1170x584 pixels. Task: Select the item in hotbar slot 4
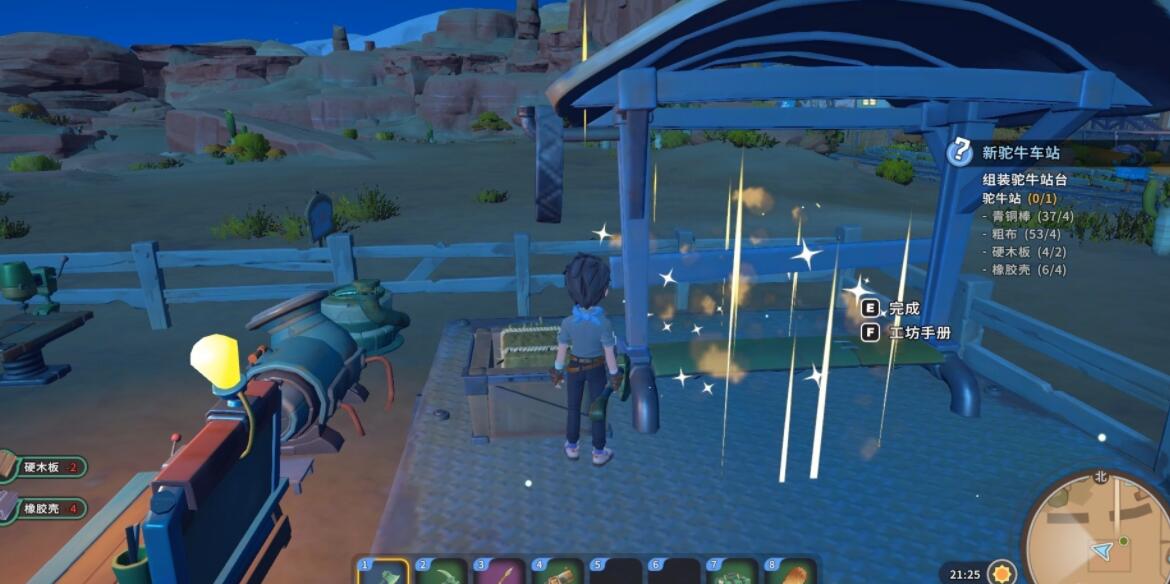click(557, 573)
